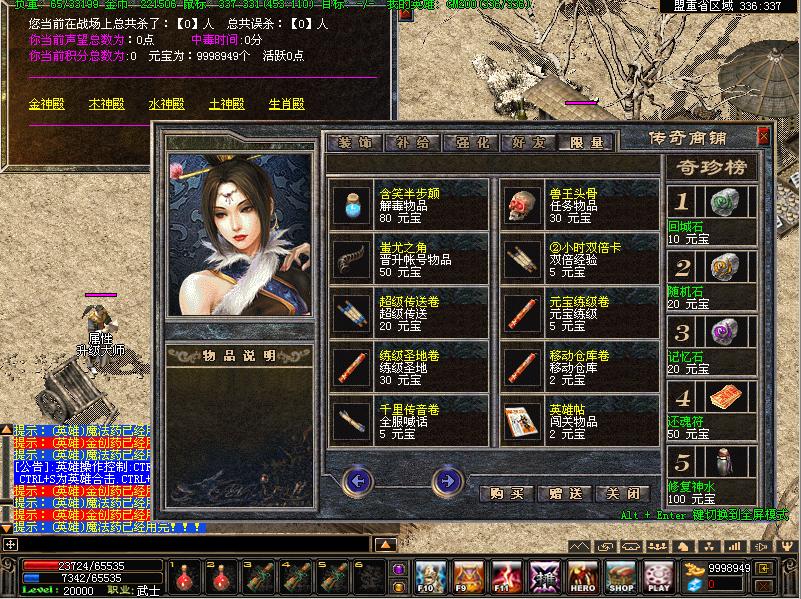Close the shop with the red X

pyautogui.click(x=764, y=136)
